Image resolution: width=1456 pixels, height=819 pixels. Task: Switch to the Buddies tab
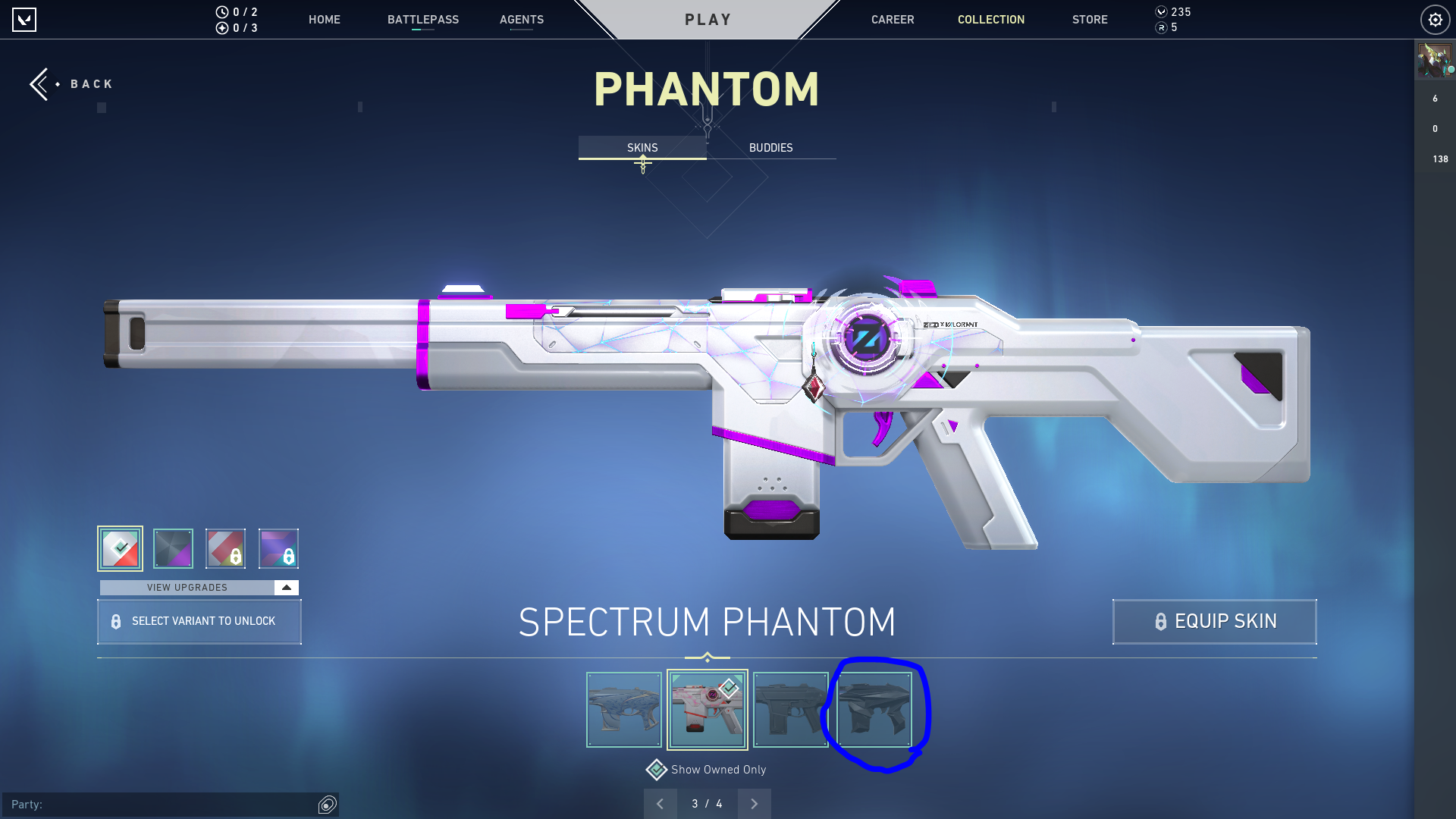(x=770, y=148)
